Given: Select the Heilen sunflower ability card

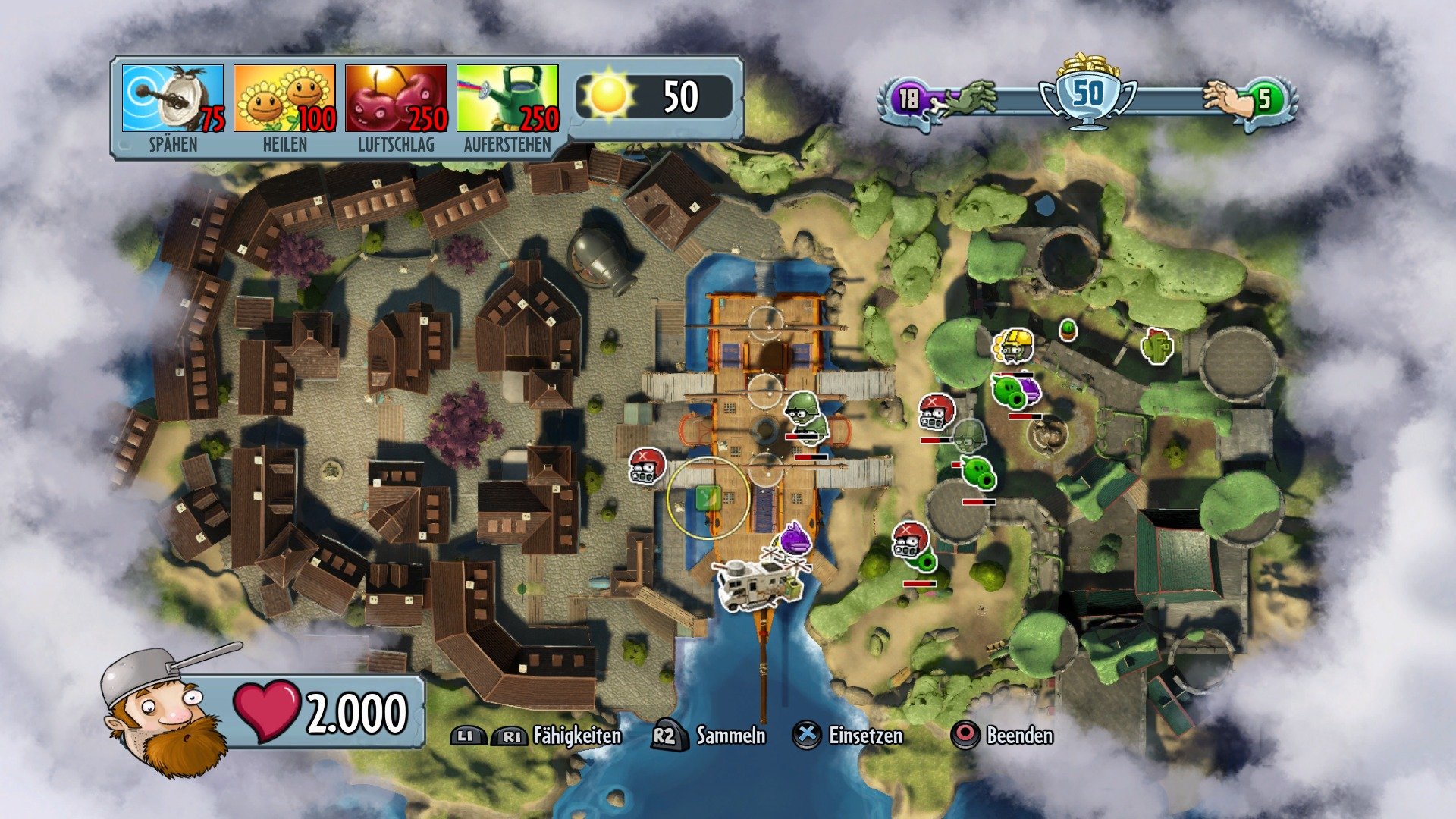Looking at the screenshot, I should coord(281,99).
